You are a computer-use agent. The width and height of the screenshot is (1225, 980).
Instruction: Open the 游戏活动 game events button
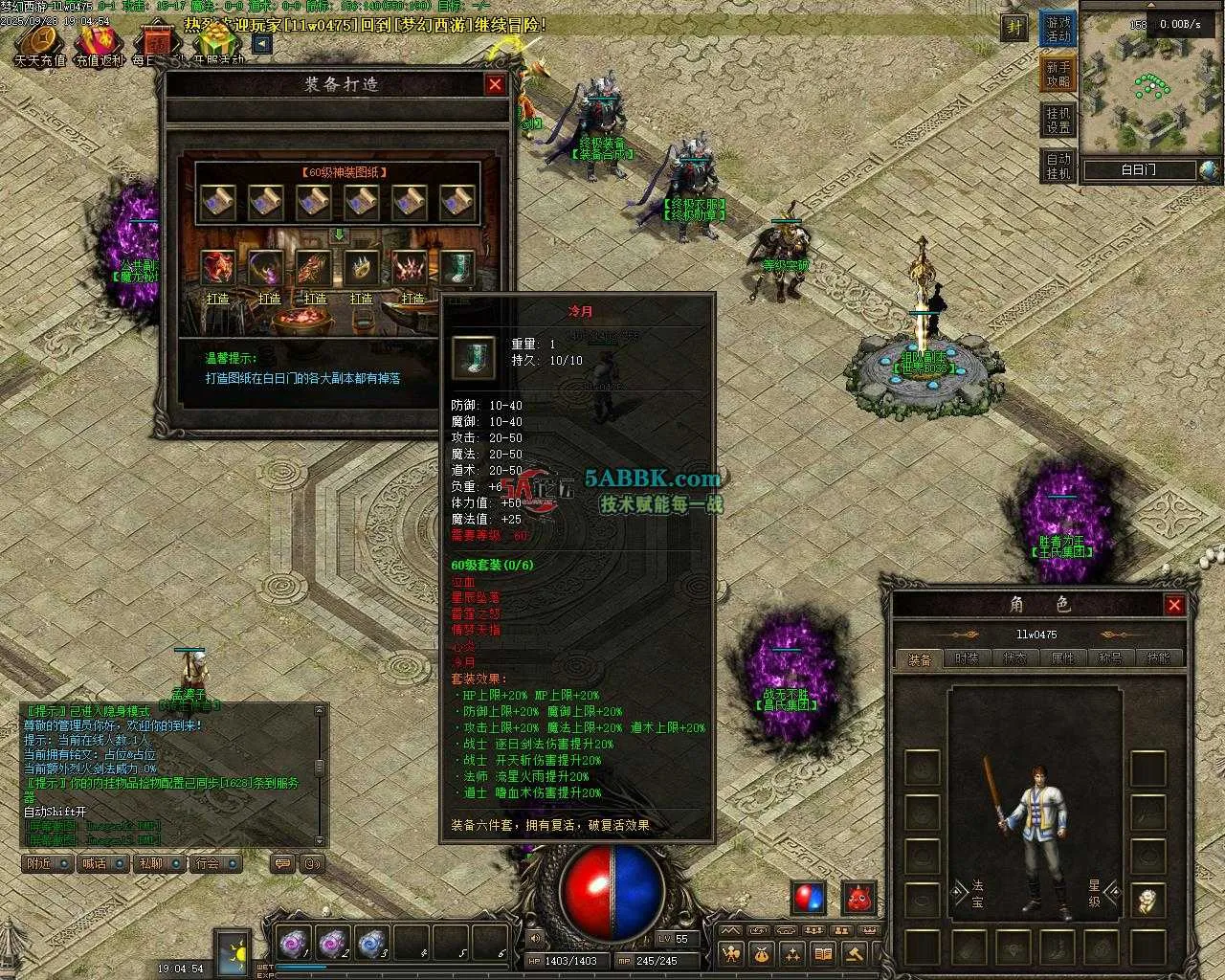click(1058, 29)
